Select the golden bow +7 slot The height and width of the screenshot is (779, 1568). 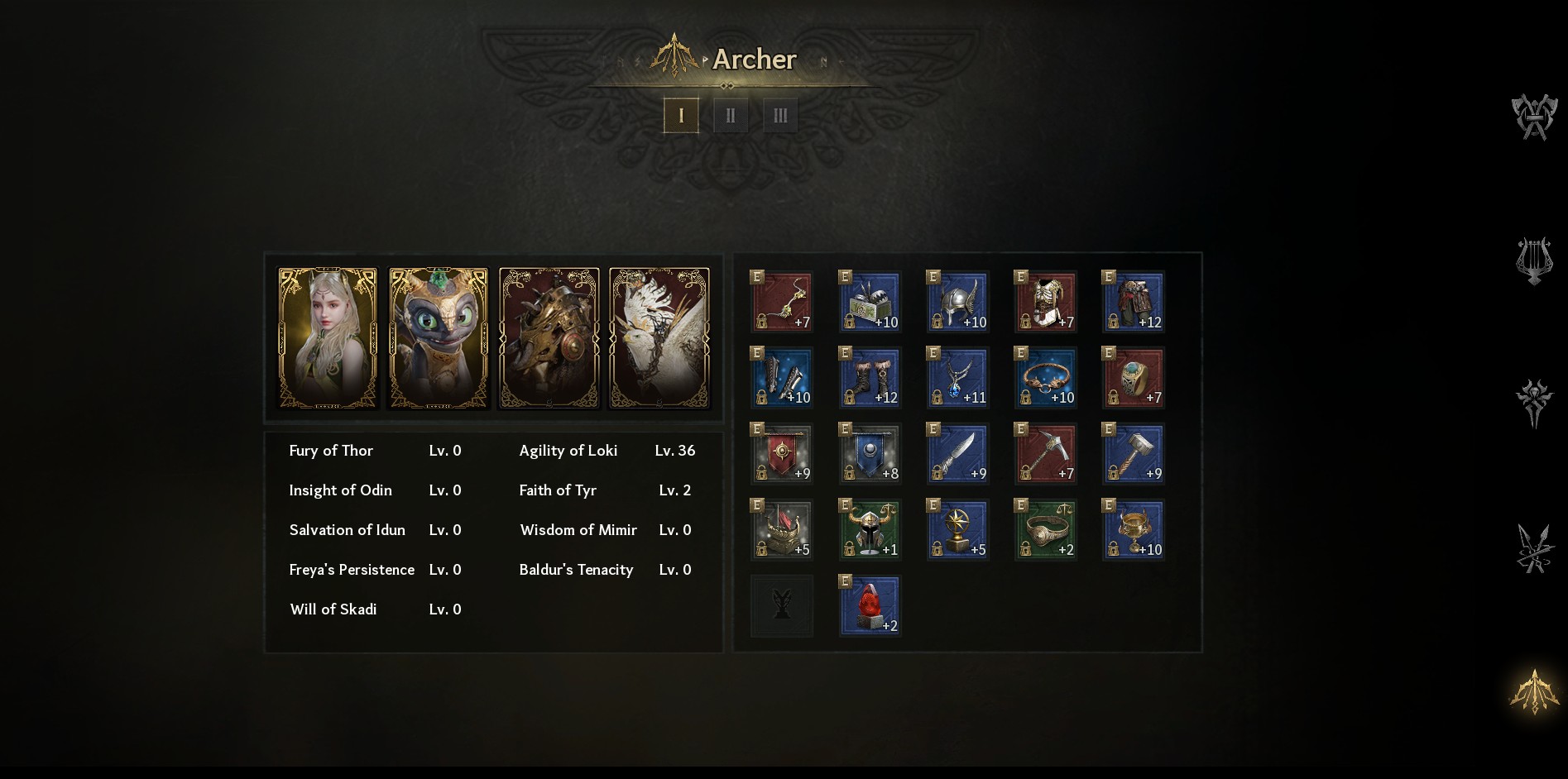click(x=782, y=302)
